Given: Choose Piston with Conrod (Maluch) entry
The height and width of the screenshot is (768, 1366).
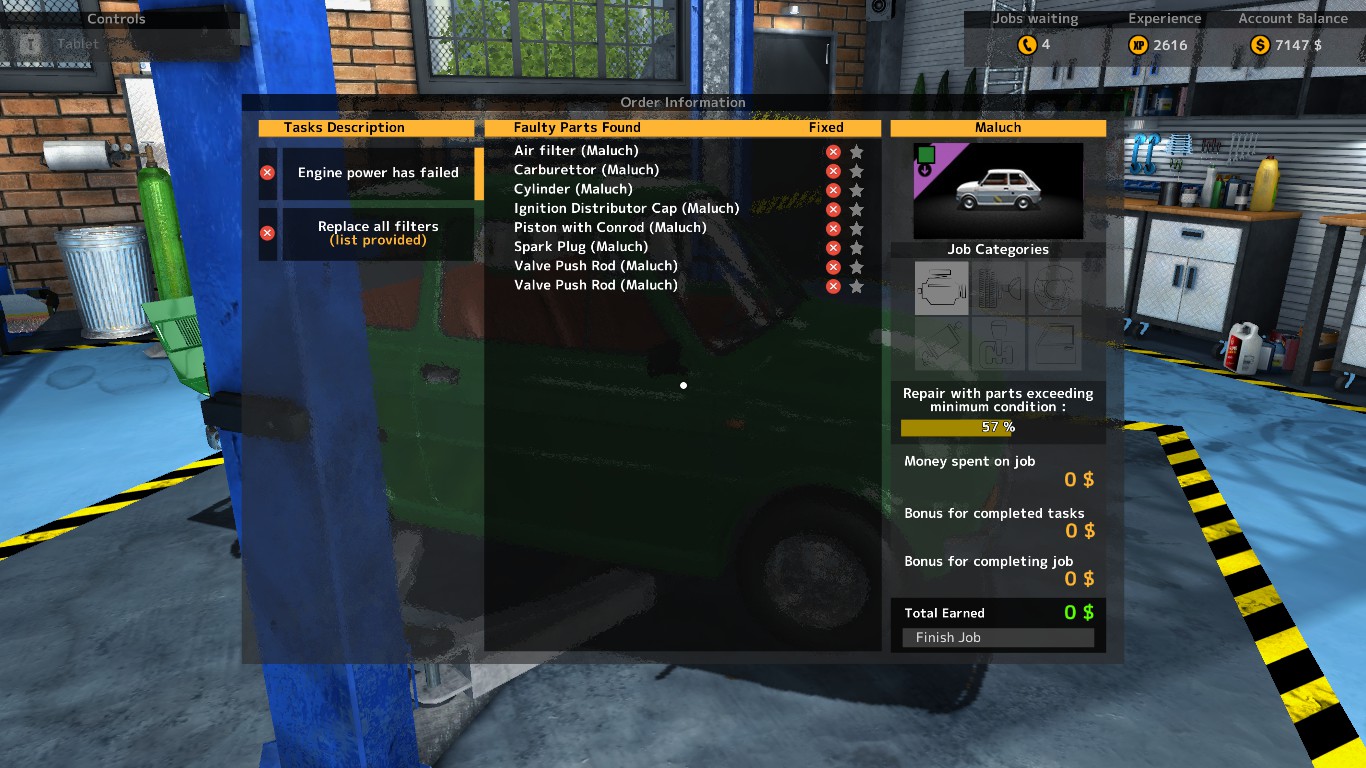Looking at the screenshot, I should click(610, 228).
